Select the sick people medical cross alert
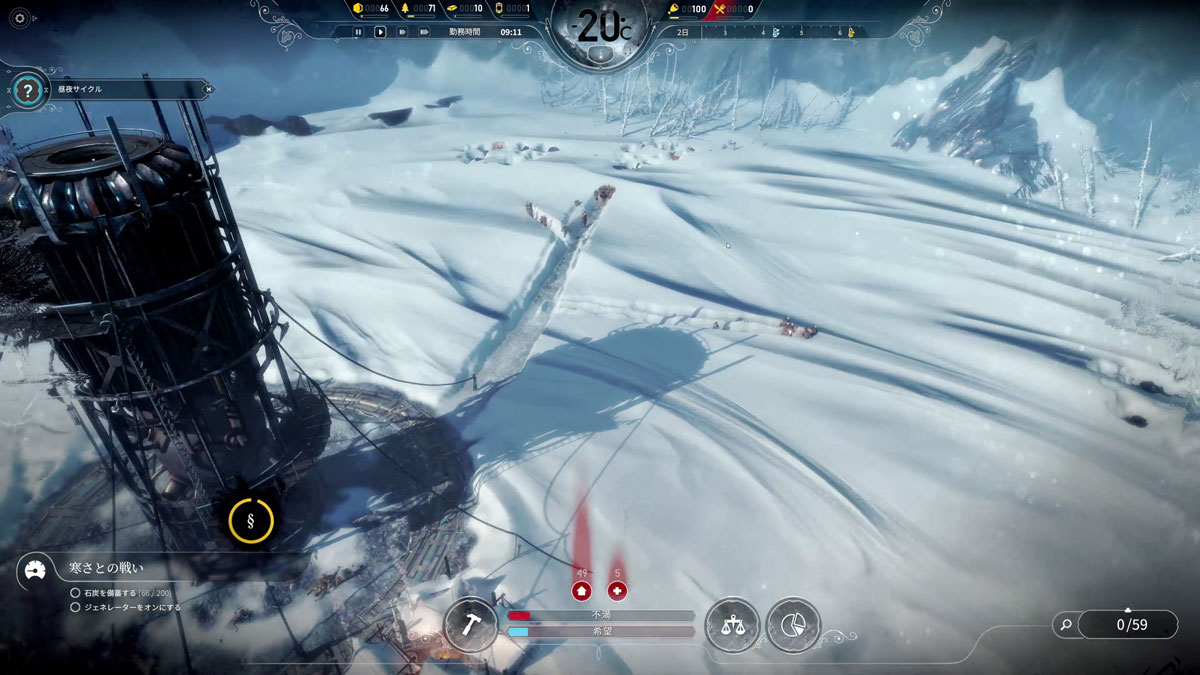Viewport: 1200px width, 675px height. pos(617,590)
